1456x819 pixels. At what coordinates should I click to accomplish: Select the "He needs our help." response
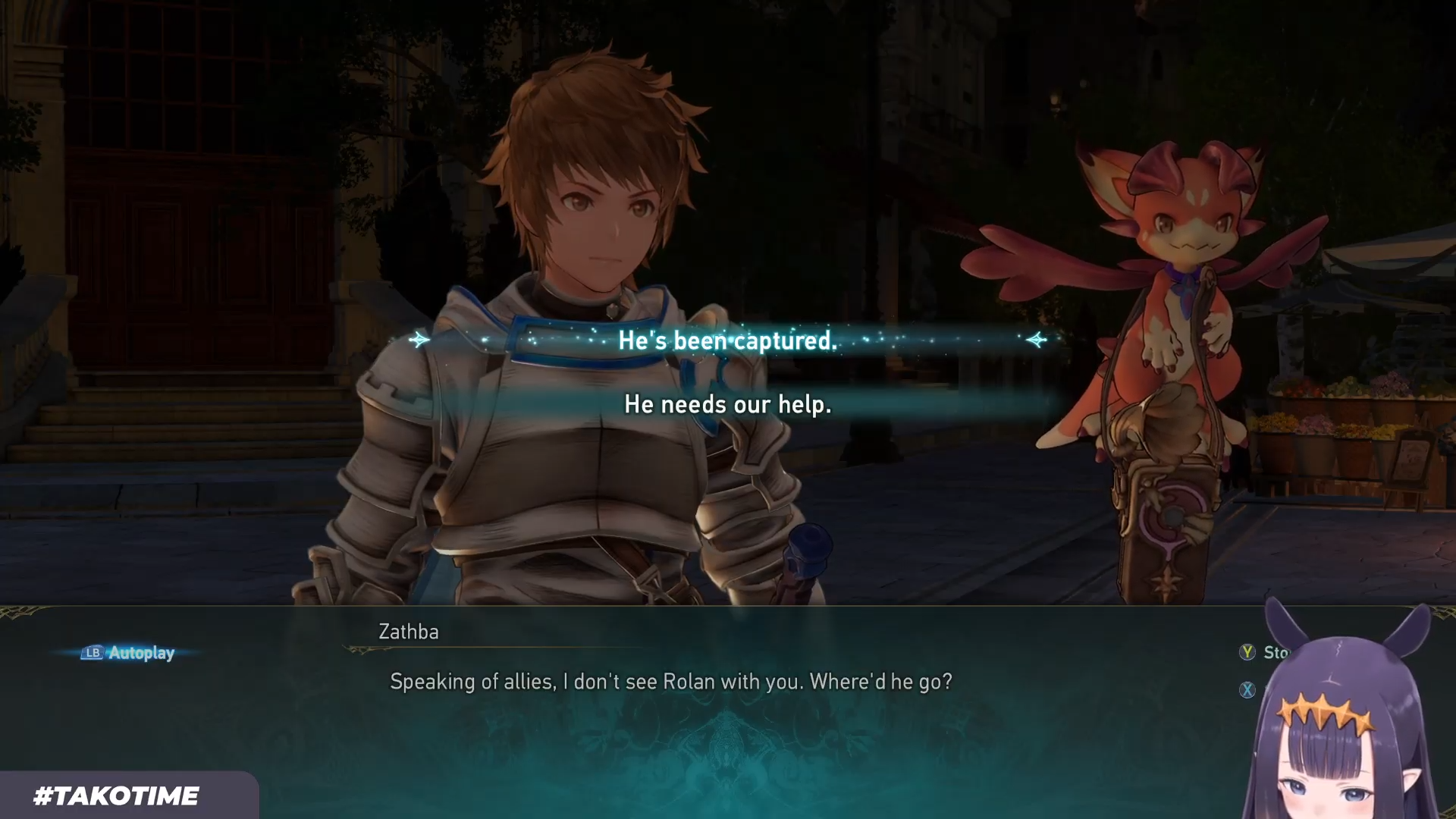727,404
